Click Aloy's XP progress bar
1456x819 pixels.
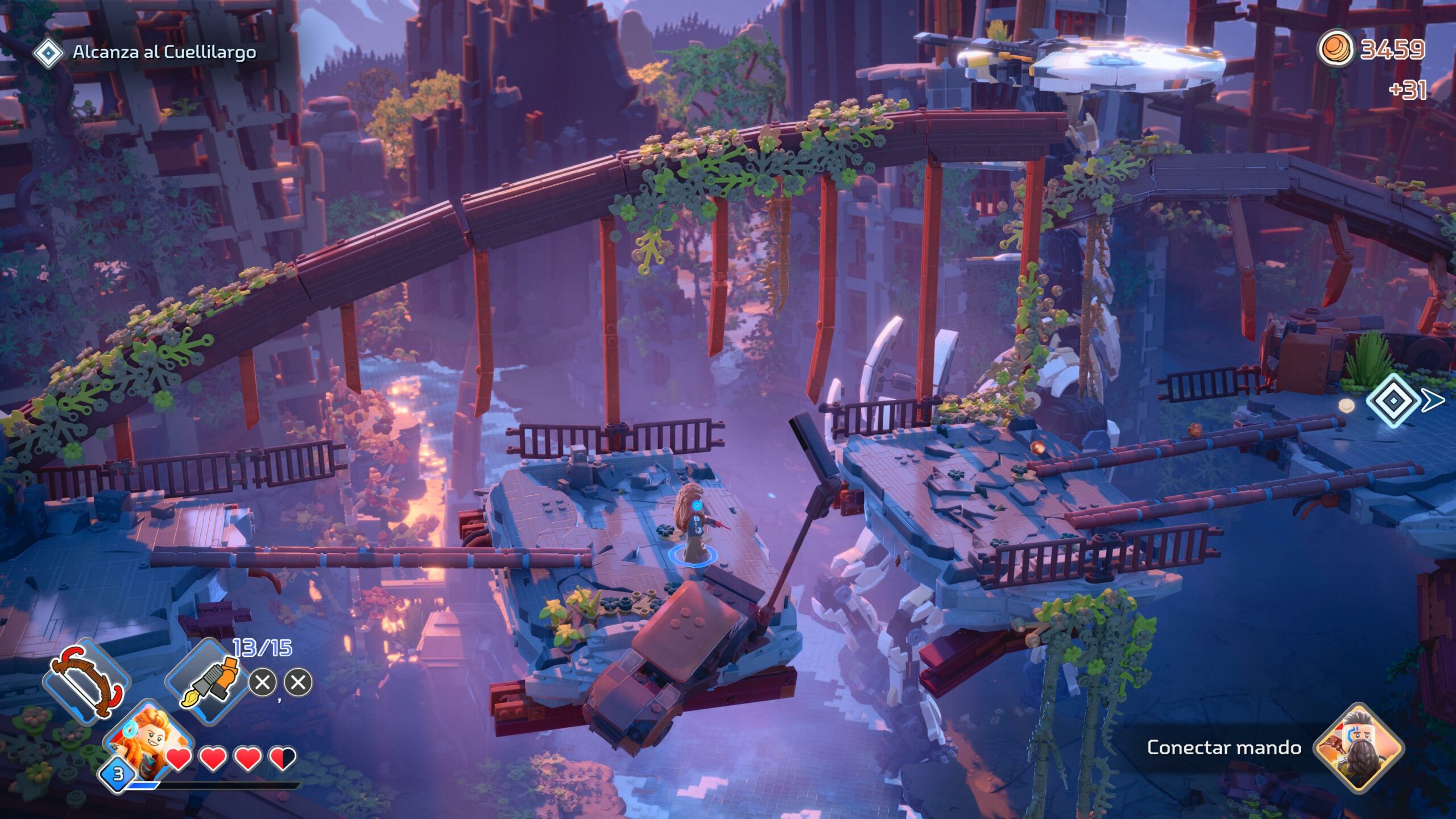(x=205, y=786)
